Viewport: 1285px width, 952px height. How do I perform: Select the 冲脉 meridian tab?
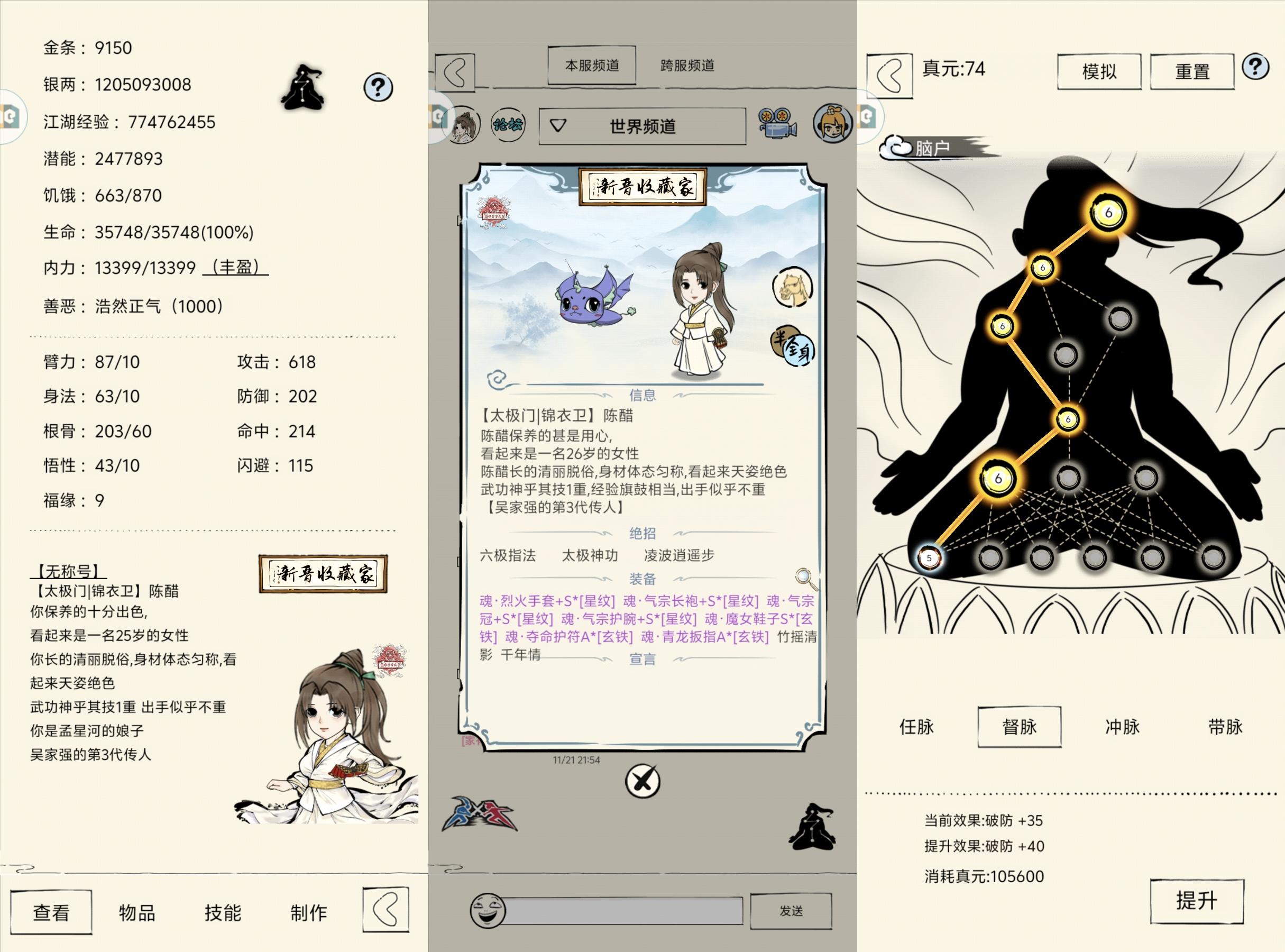pos(1123,727)
